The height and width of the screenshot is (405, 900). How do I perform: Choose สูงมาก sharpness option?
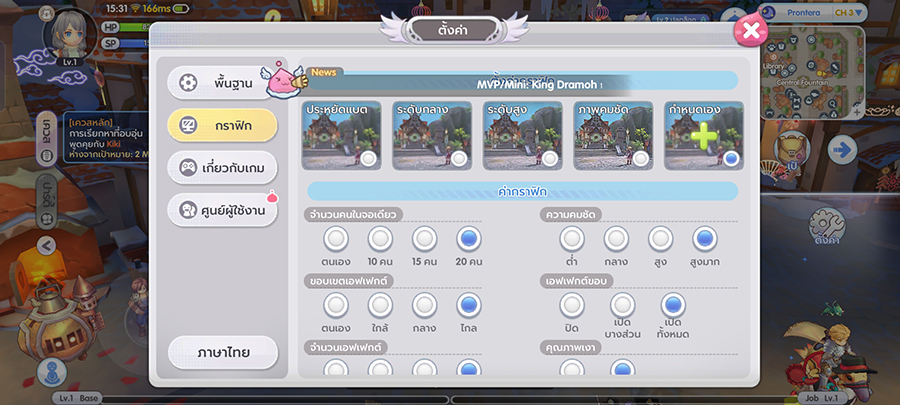click(x=705, y=238)
